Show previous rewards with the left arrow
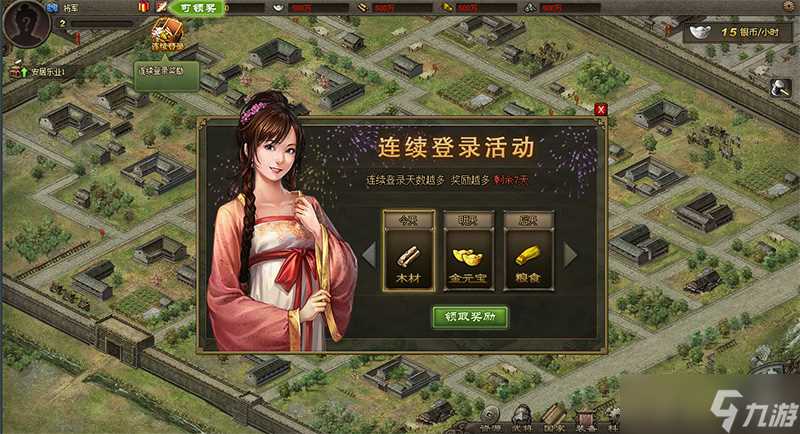 (369, 255)
